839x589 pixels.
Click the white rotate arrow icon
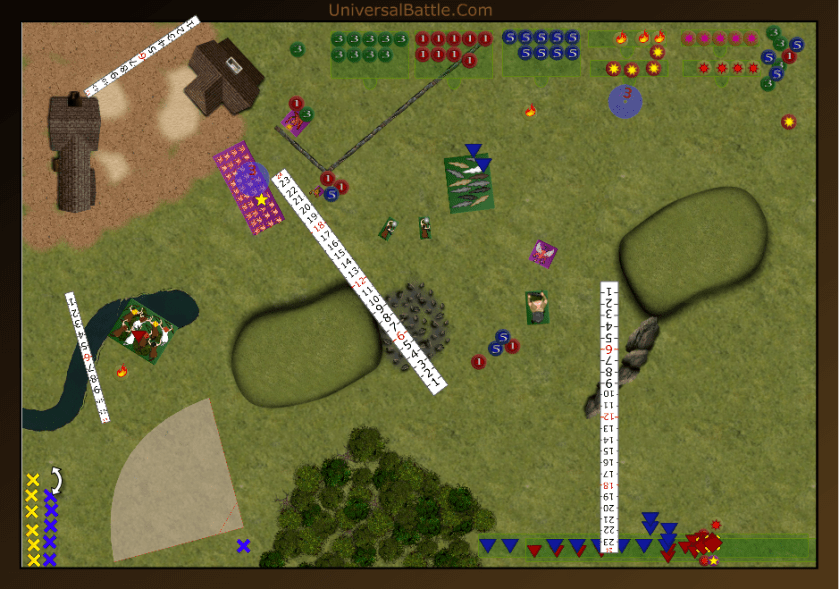57,481
